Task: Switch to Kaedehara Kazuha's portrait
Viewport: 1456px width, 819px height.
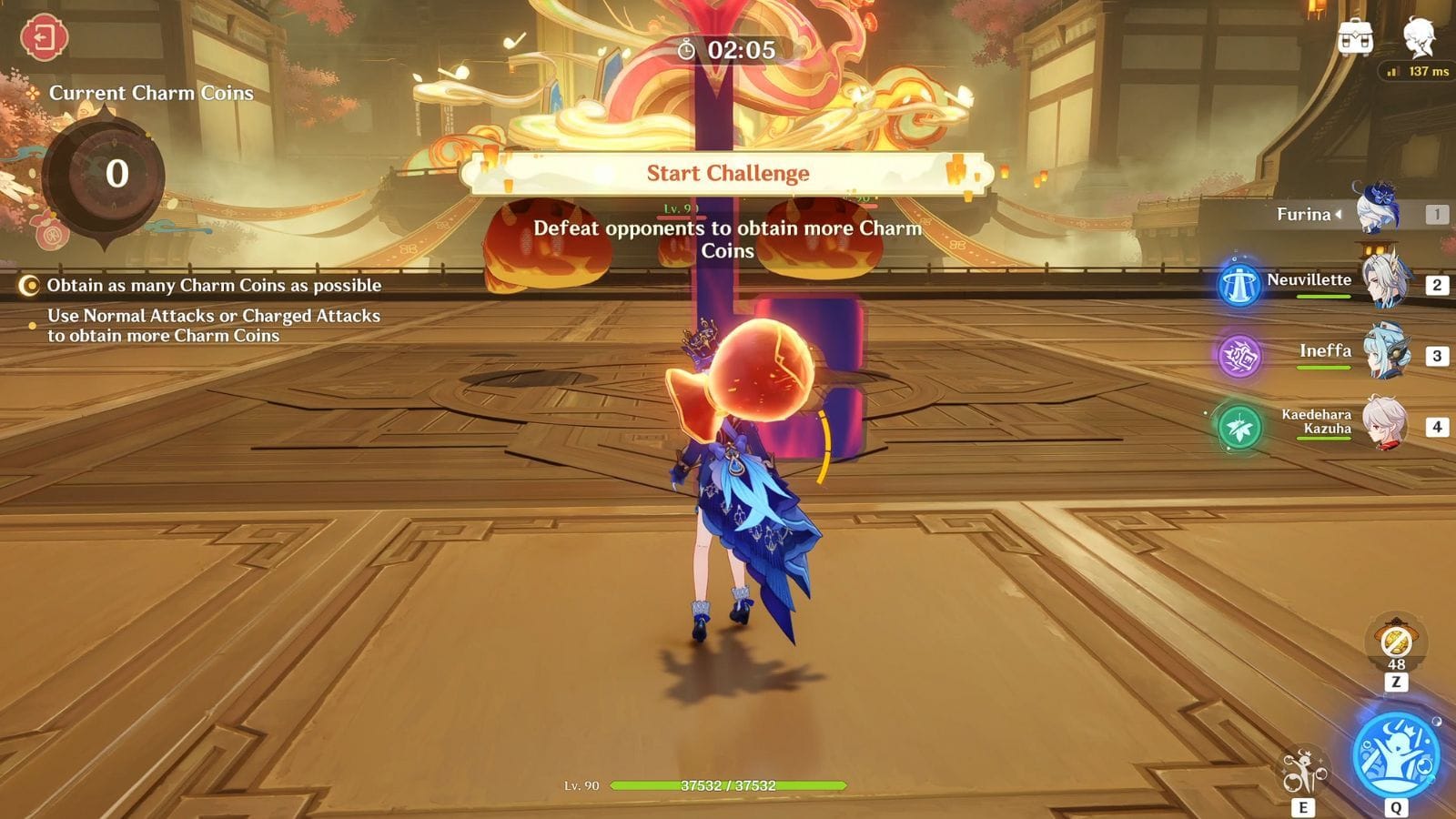Action: click(x=1385, y=424)
